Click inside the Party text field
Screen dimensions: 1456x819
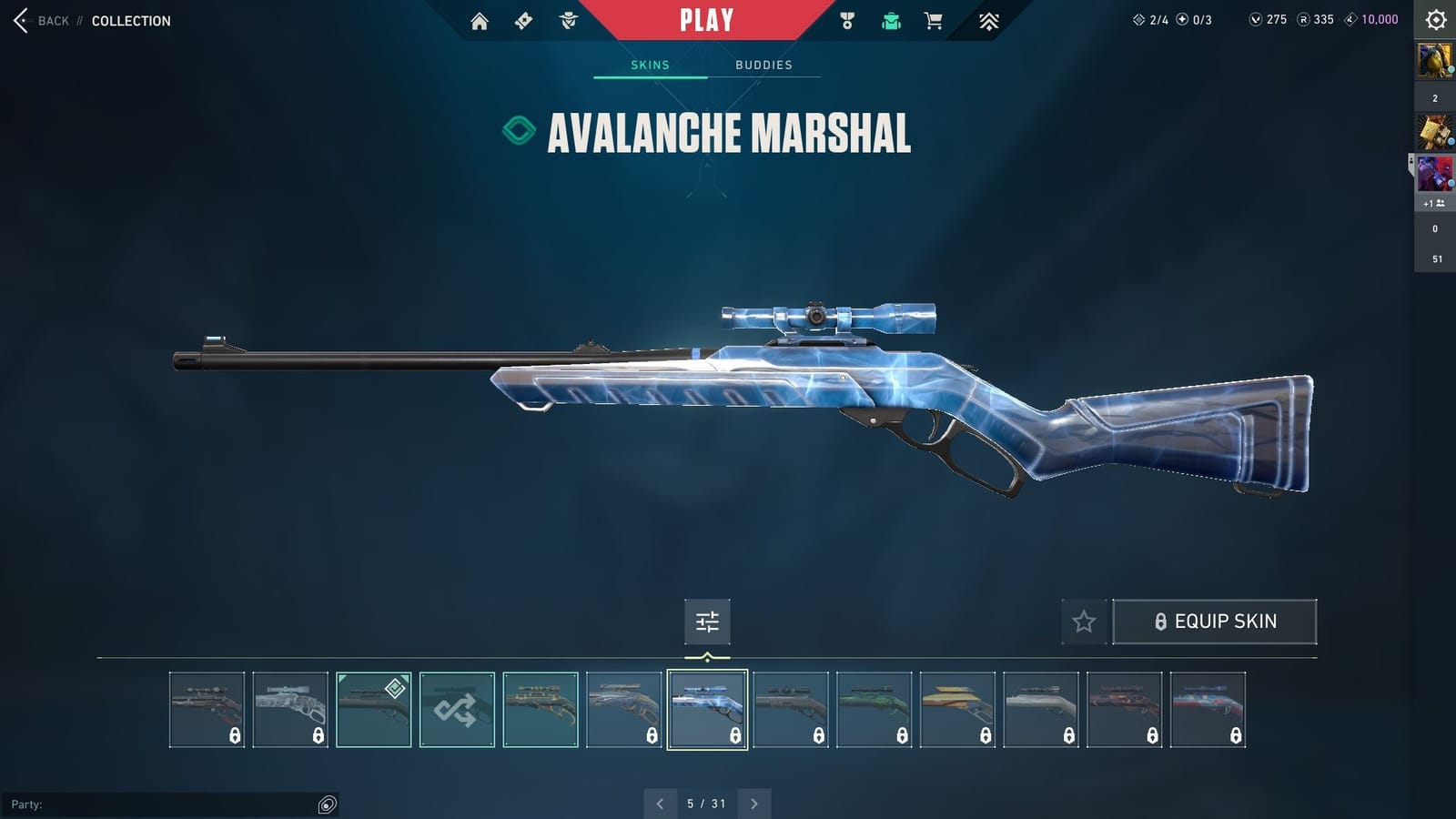[164, 804]
